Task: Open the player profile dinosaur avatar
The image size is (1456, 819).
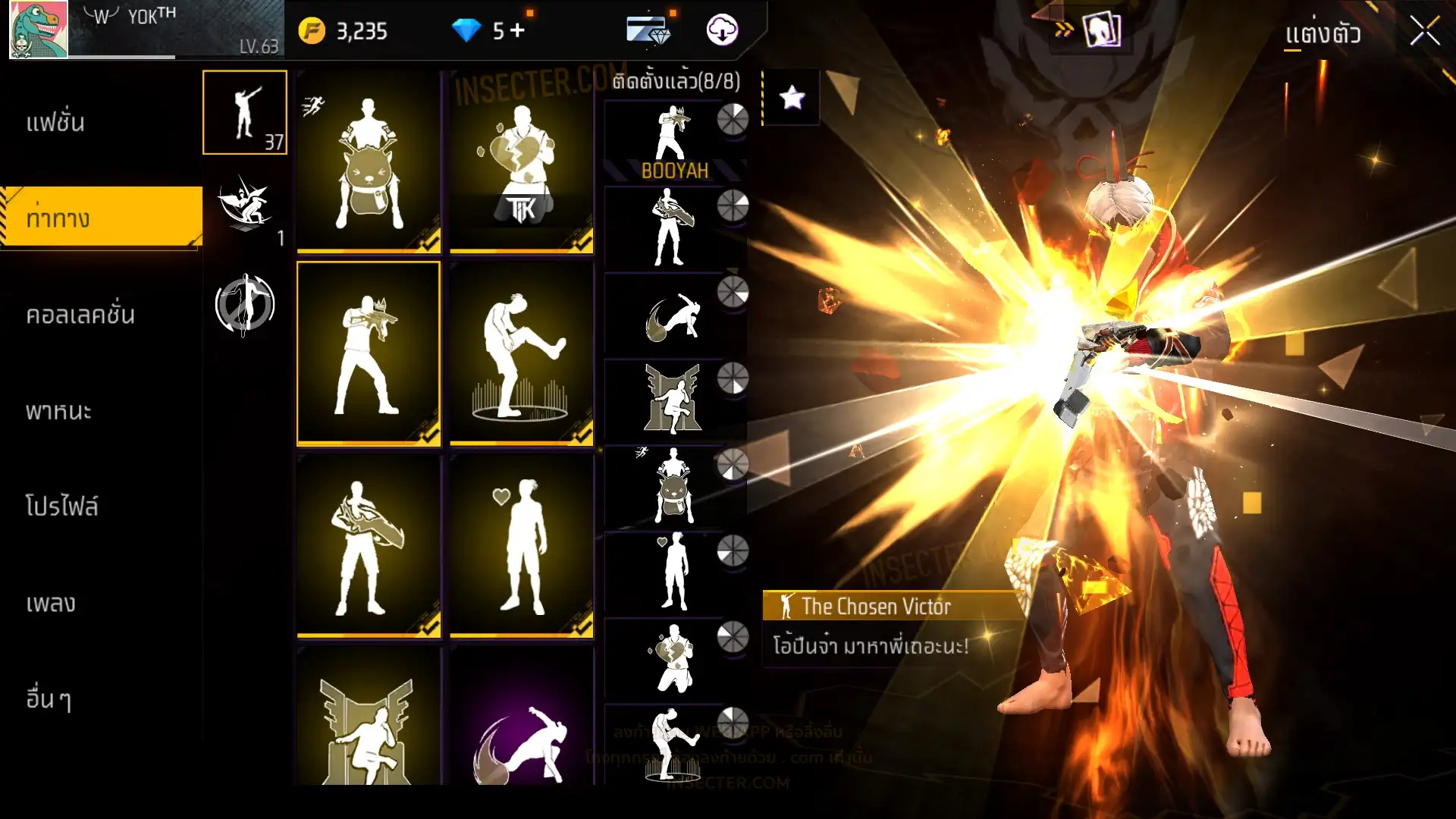Action: 38,30
